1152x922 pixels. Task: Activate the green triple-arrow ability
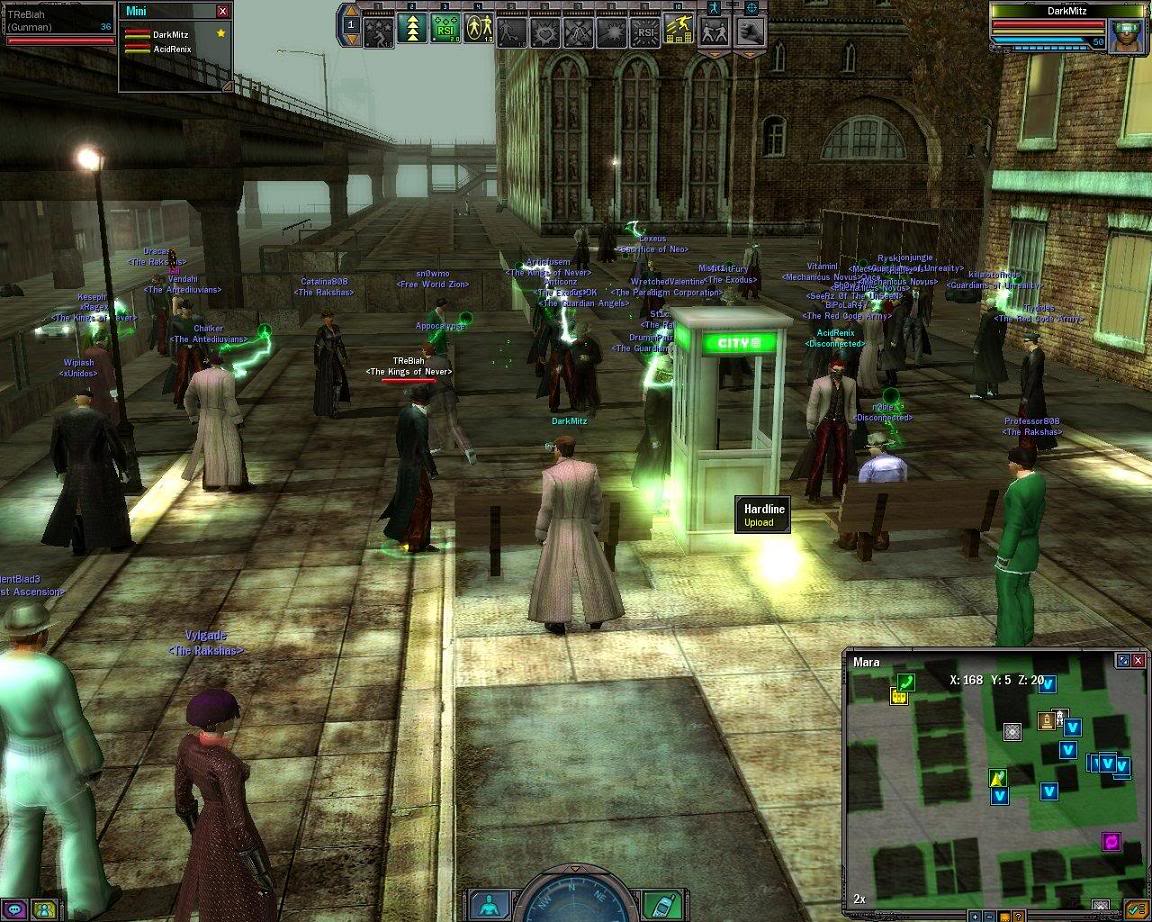pyautogui.click(x=412, y=29)
